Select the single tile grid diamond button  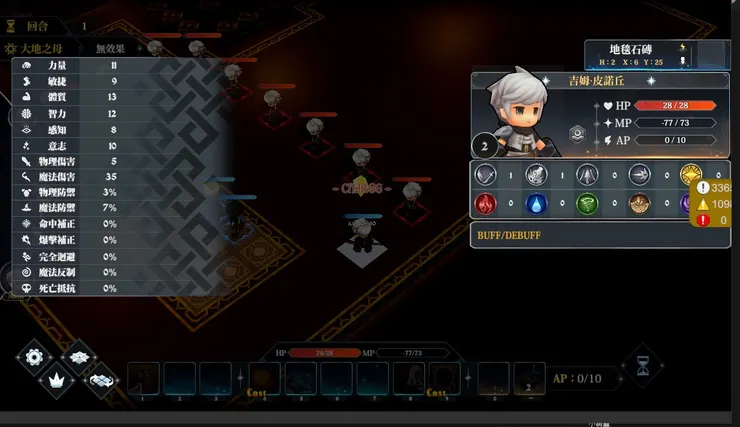pos(77,356)
